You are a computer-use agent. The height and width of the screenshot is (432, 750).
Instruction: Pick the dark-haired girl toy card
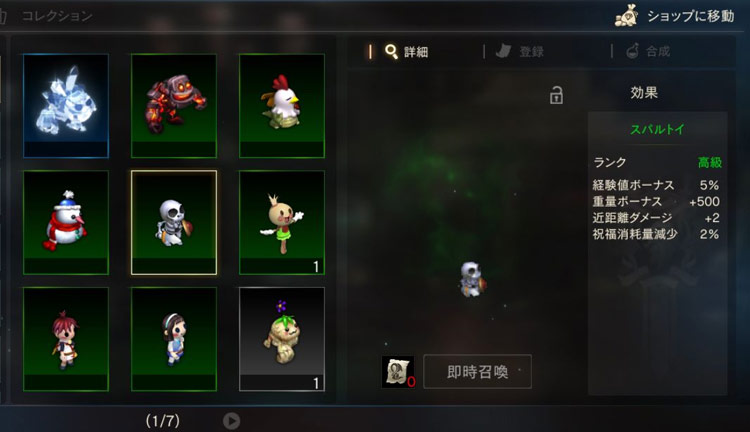[x=174, y=339]
